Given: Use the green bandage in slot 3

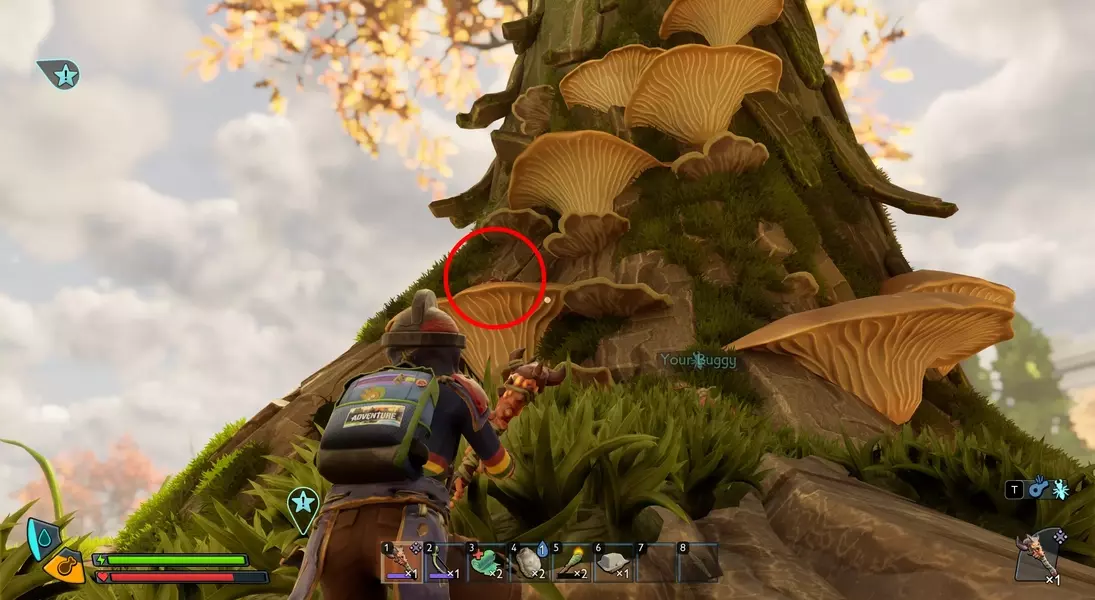Looking at the screenshot, I should coord(486,562).
